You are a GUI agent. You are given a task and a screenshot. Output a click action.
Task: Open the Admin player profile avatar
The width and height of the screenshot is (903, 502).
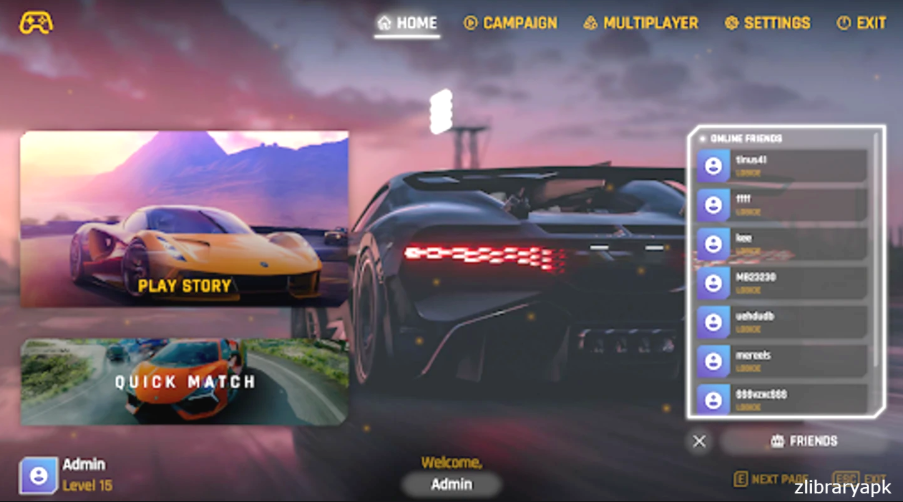[x=38, y=474]
